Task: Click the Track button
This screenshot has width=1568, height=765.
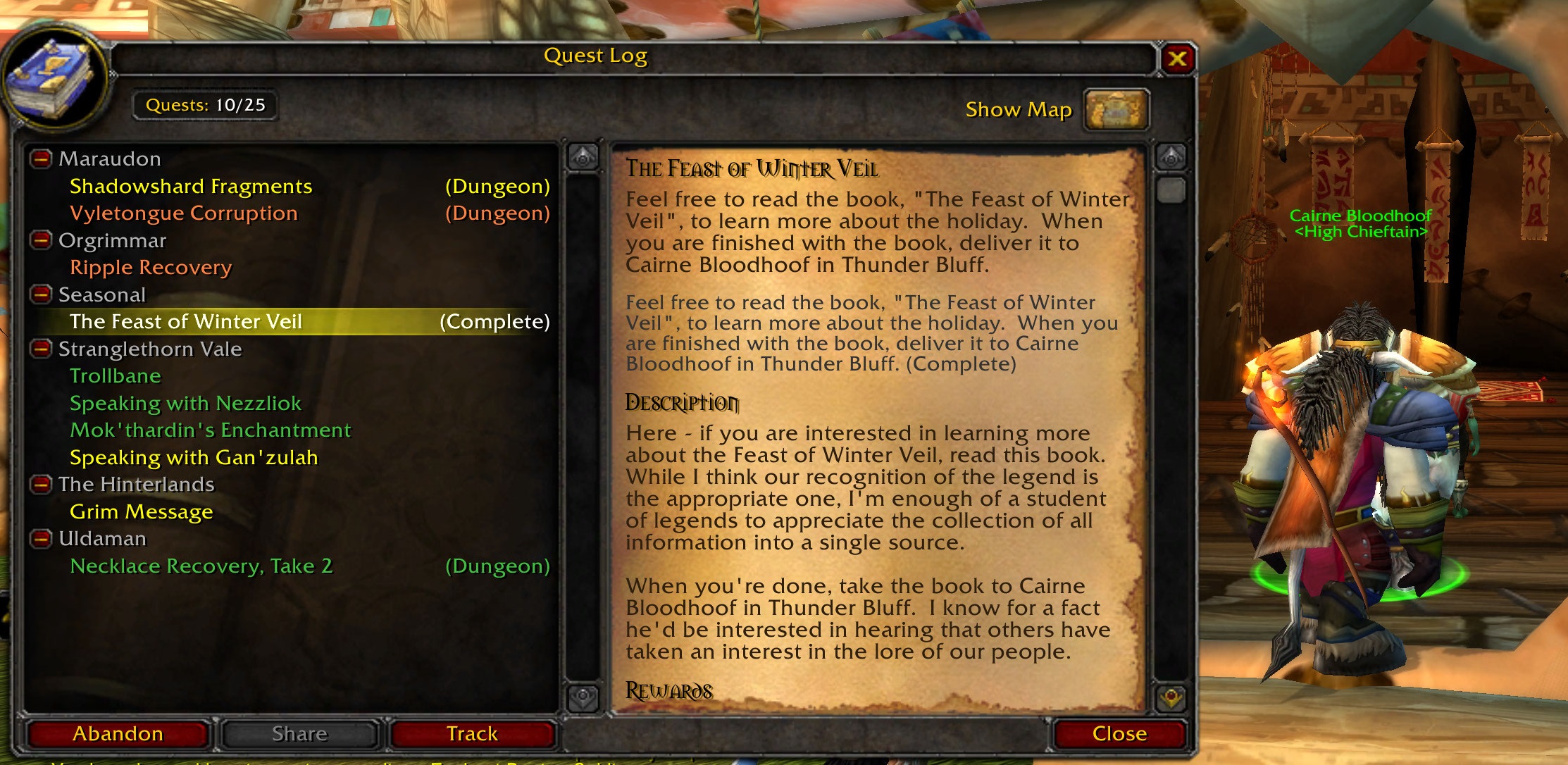Action: [x=471, y=733]
